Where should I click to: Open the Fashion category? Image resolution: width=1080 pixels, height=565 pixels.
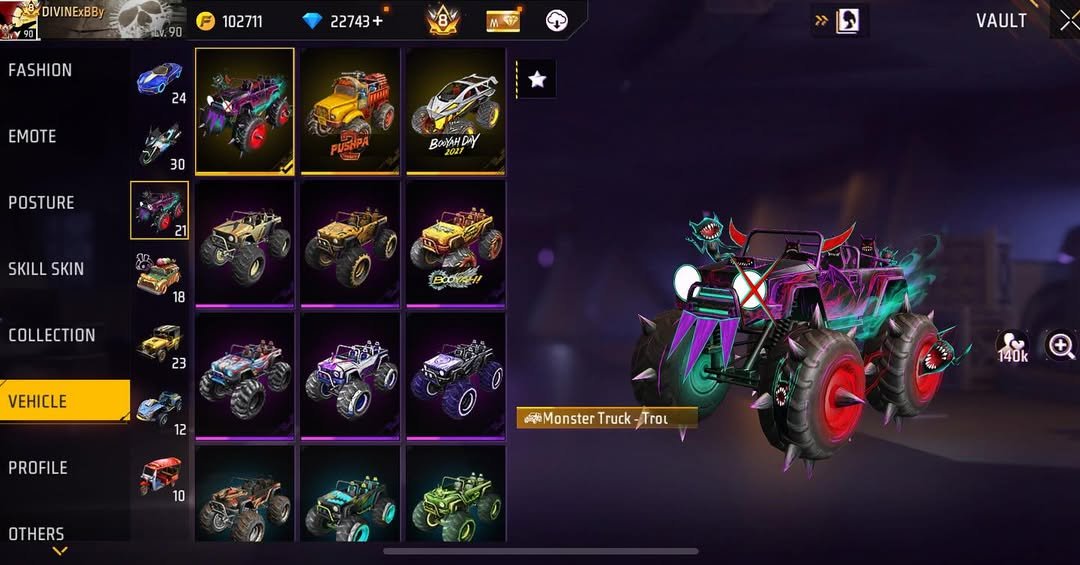tap(41, 70)
